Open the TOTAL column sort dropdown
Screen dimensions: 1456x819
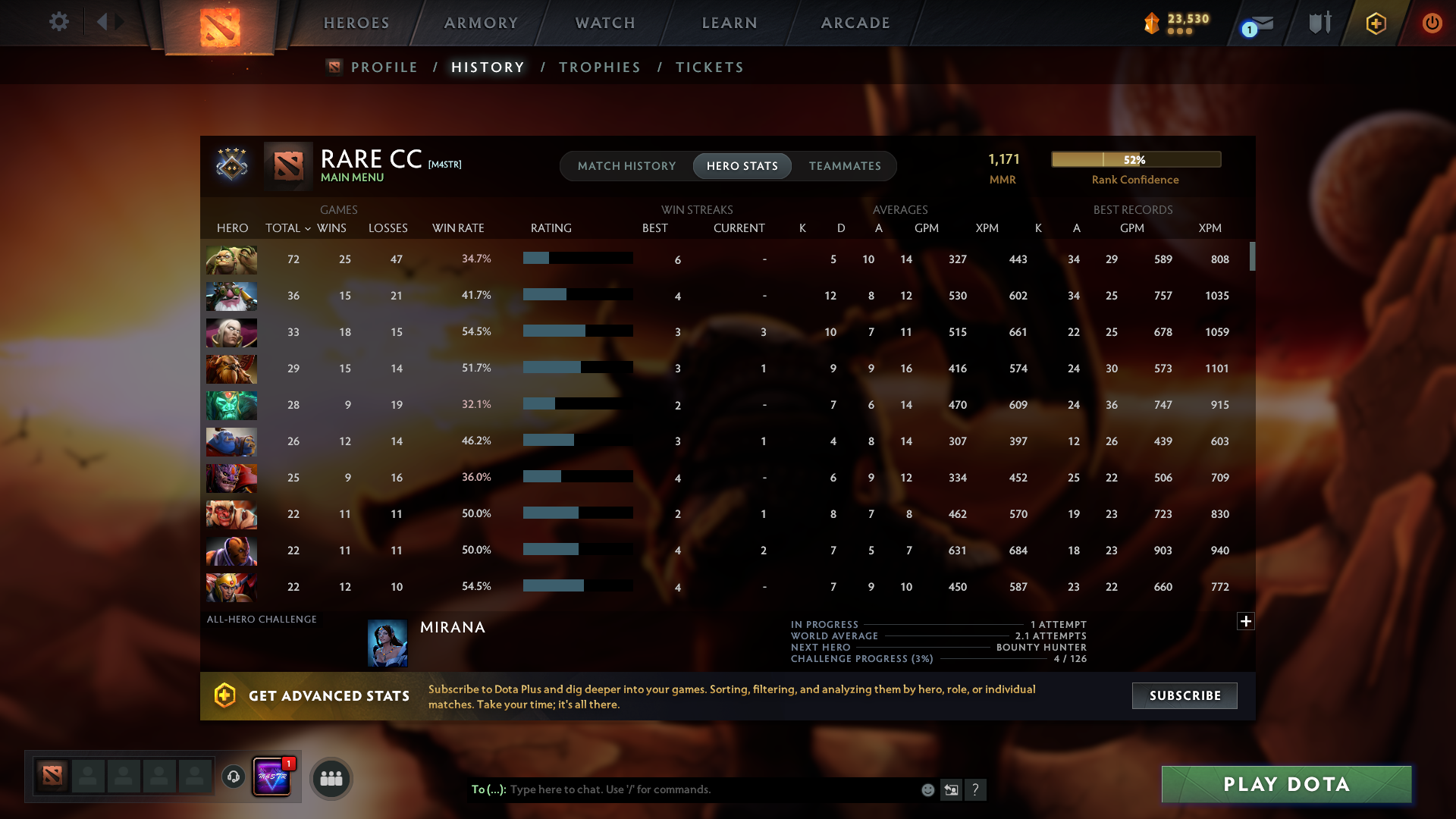click(287, 227)
